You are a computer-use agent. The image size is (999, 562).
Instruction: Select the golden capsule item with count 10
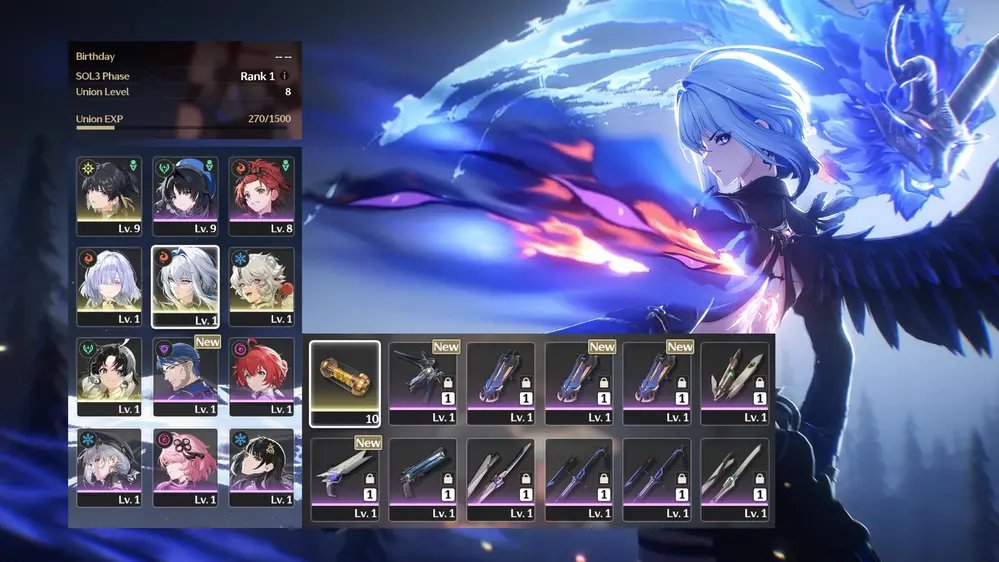point(345,384)
